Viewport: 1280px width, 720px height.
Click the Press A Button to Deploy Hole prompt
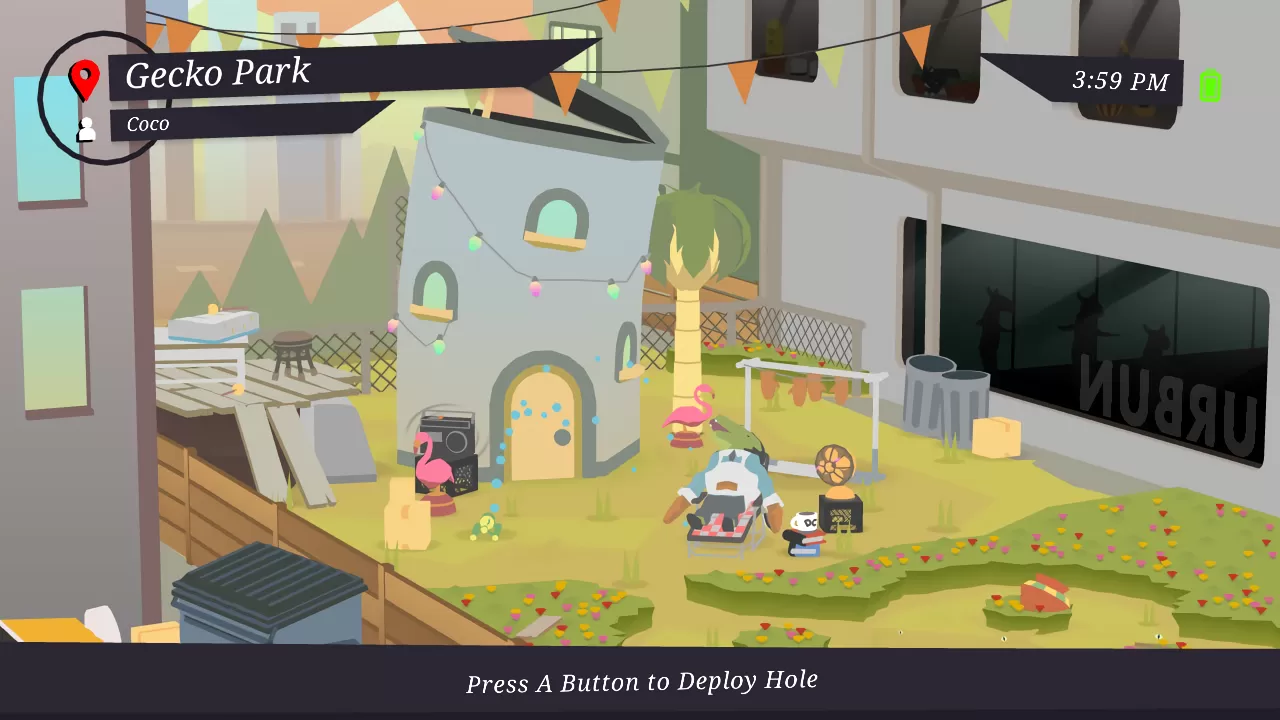642,682
